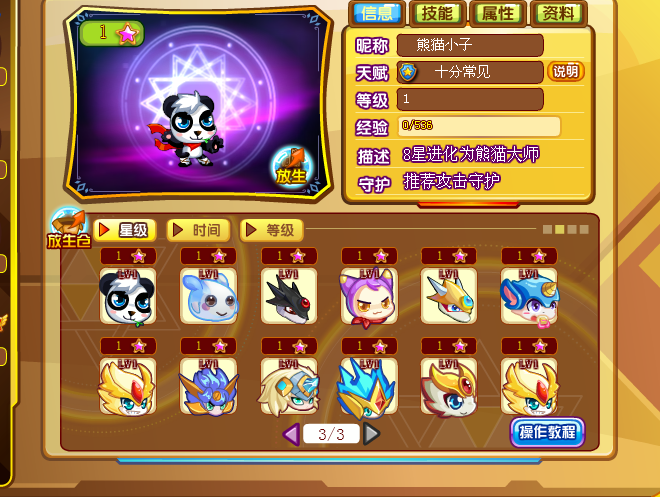Viewport: 660px width, 497px height.
Task: Sort pets by 时间
Action: click(x=198, y=230)
